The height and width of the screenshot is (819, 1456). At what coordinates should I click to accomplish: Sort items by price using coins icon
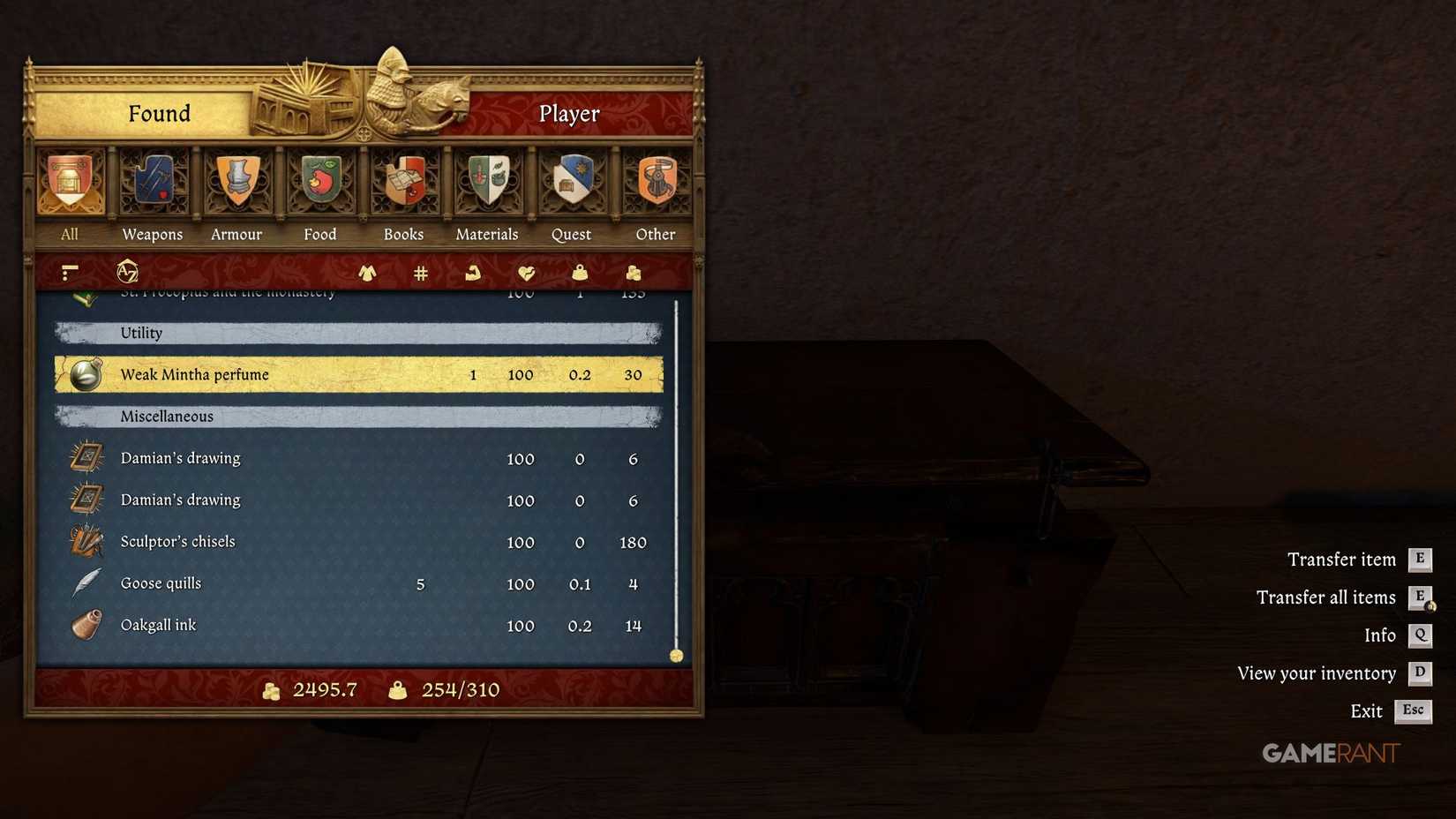coord(633,274)
